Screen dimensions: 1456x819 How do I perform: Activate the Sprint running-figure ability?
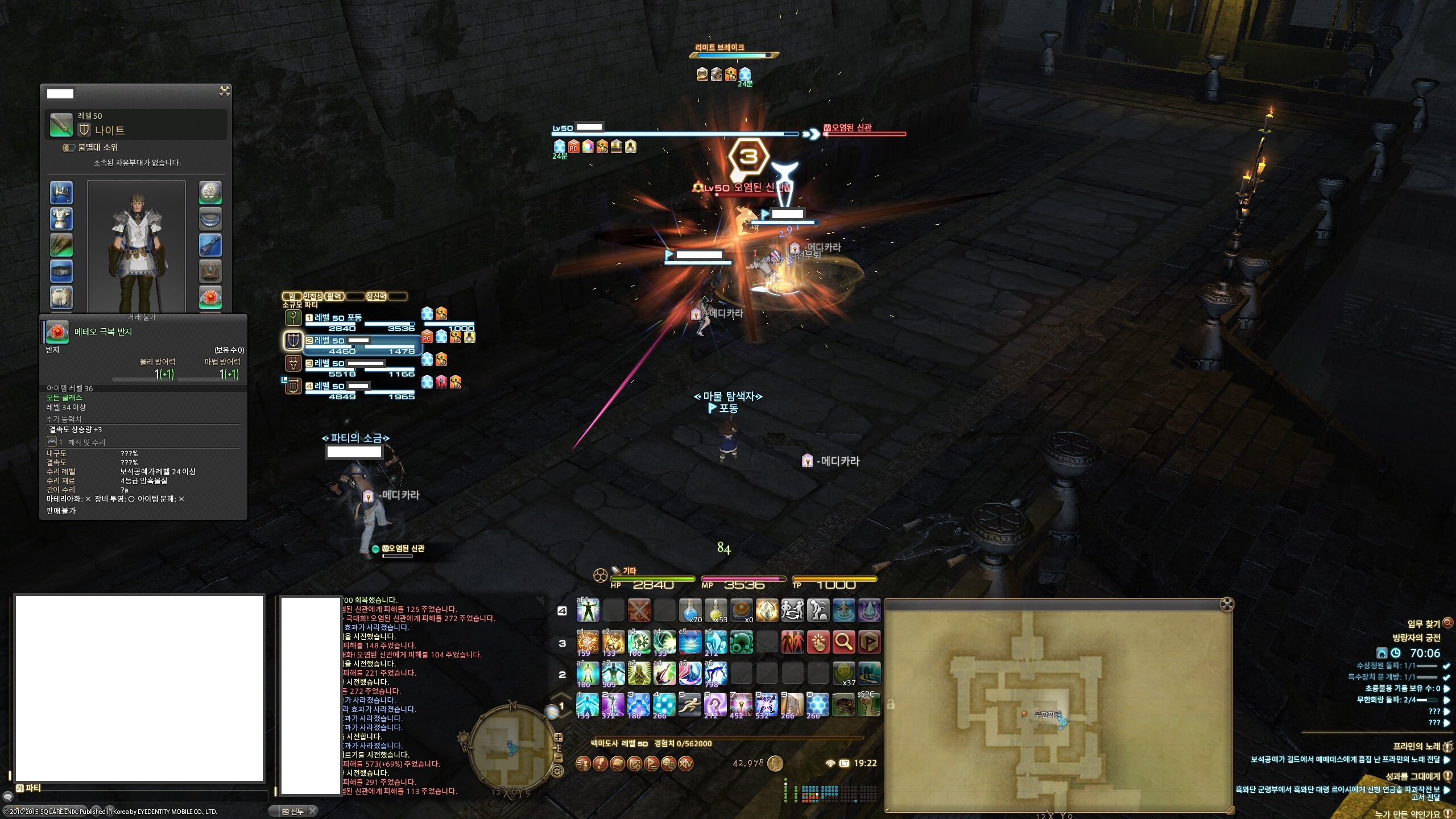click(689, 705)
